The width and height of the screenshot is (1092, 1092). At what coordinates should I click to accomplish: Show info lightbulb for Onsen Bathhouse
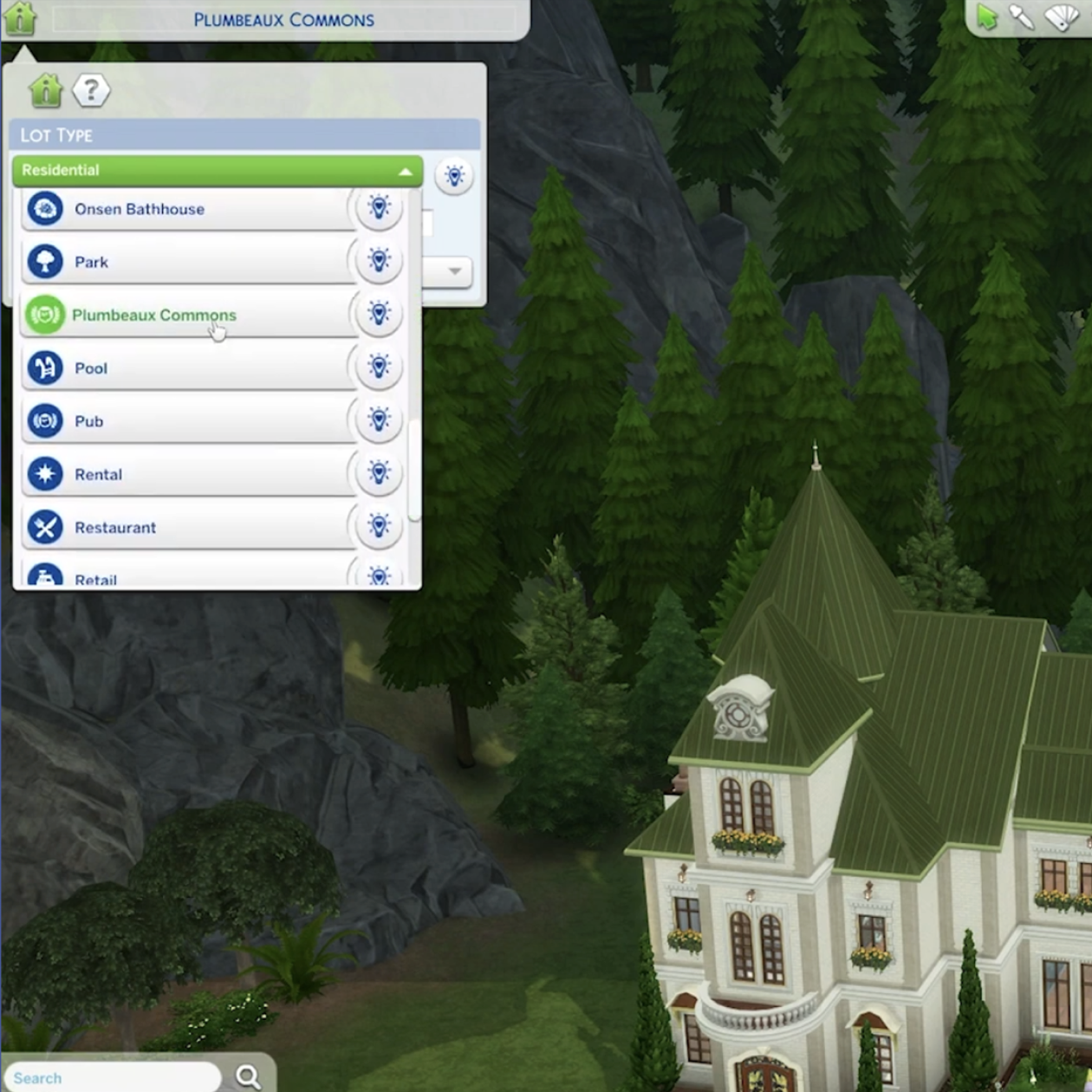click(x=379, y=208)
